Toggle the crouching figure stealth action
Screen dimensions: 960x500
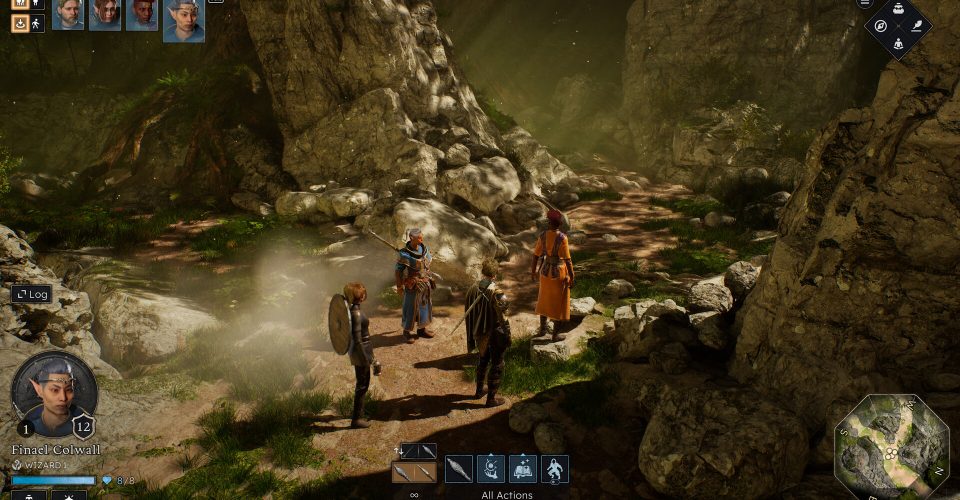tap(555, 468)
